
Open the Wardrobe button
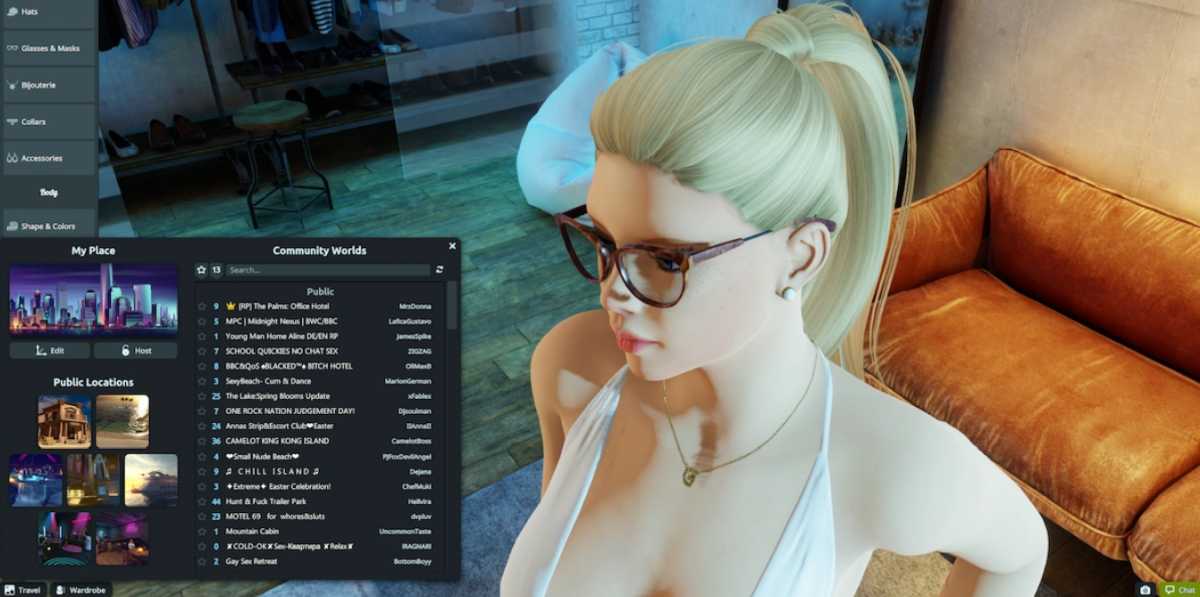click(x=82, y=590)
